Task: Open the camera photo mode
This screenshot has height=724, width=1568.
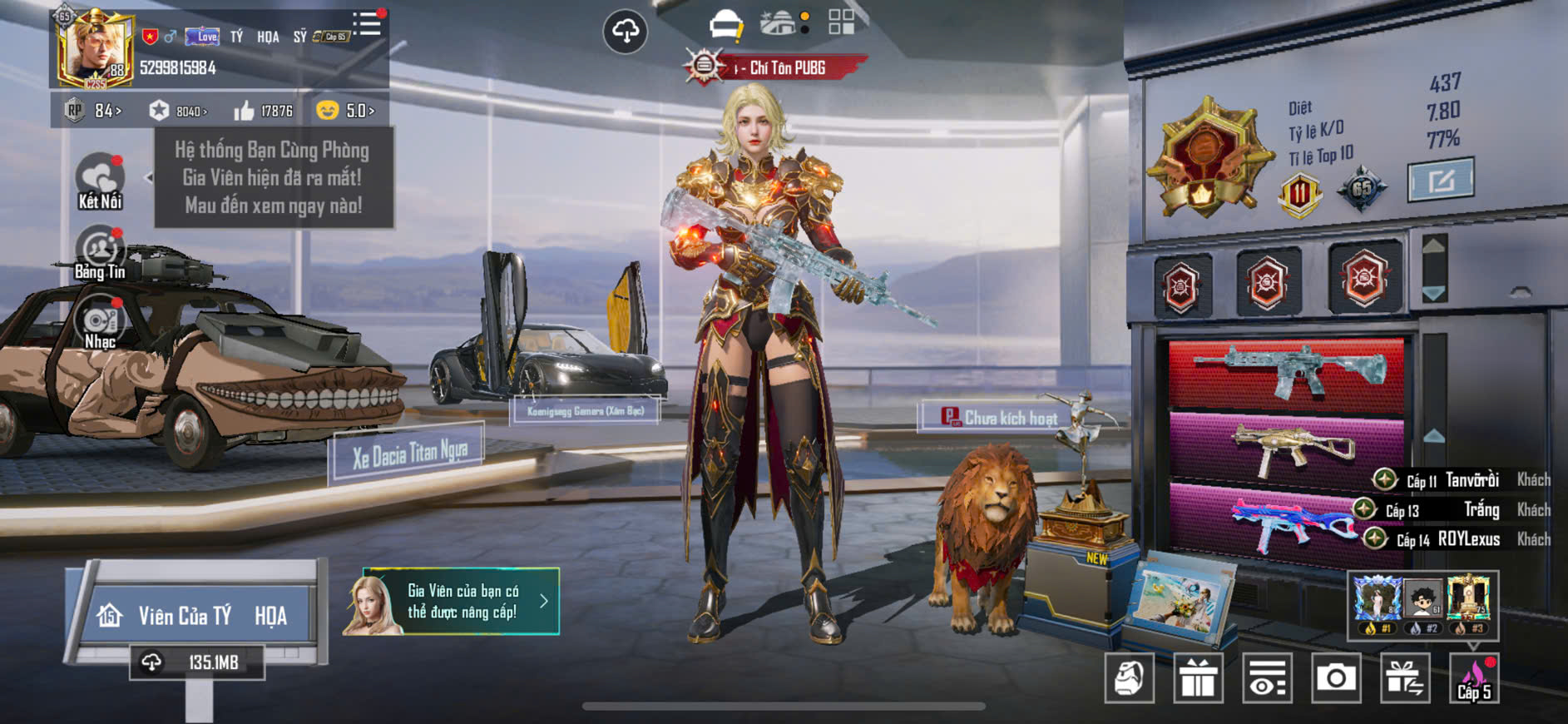Action: click(x=1335, y=678)
